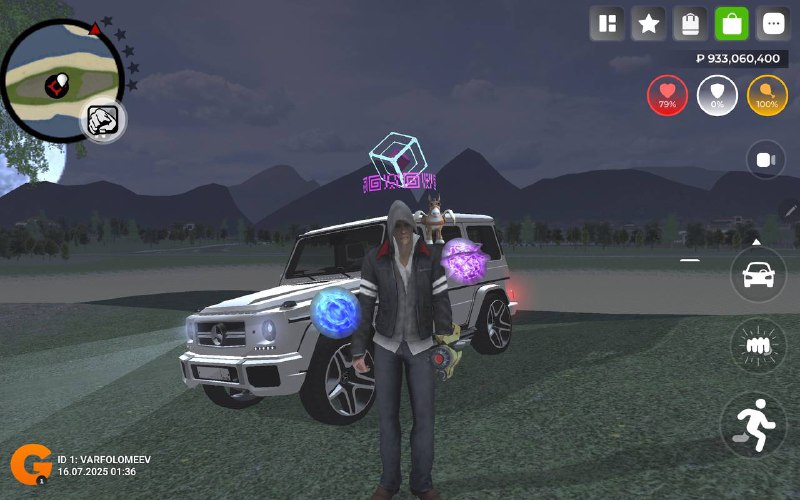Open the green shopping bag store

[x=732, y=24]
